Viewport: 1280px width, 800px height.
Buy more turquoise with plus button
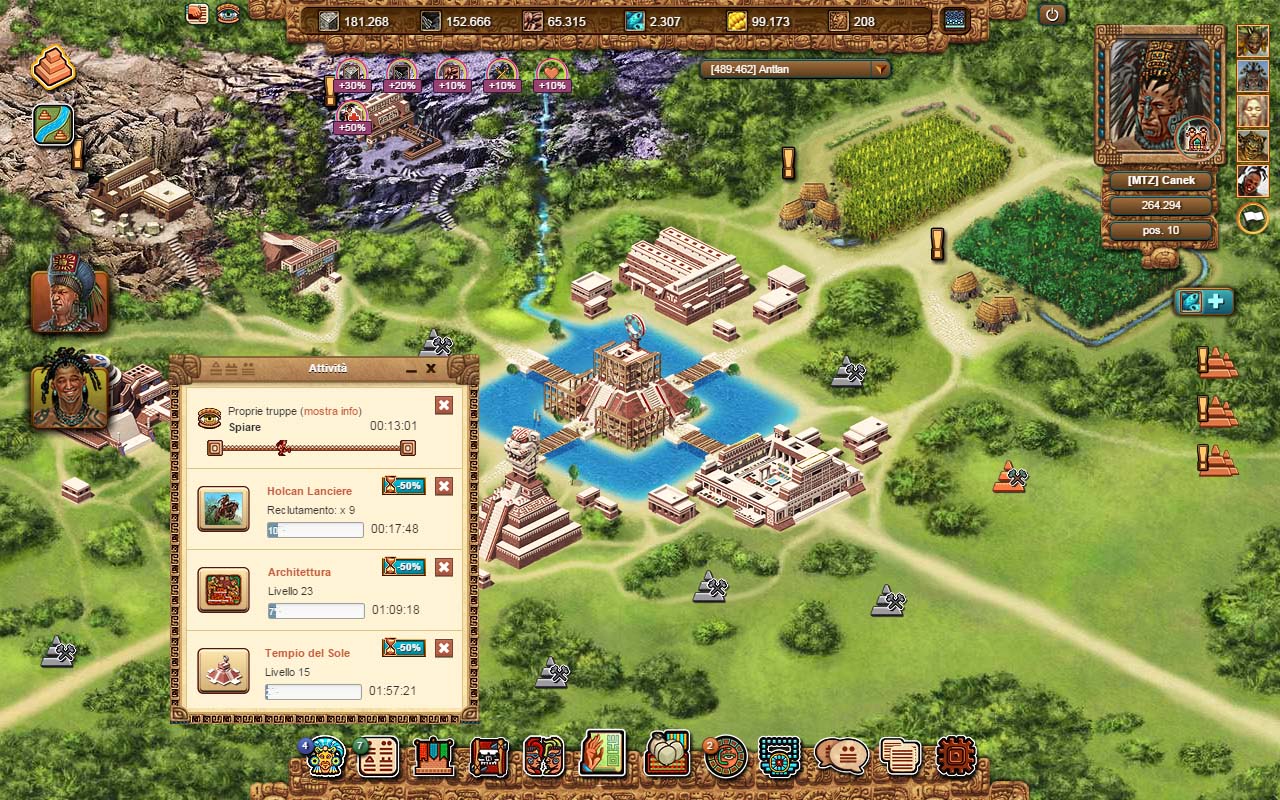1218,302
